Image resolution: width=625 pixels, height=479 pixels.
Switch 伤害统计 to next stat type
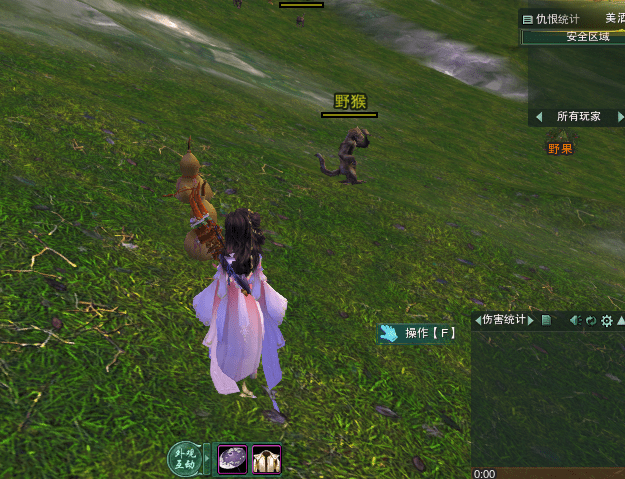point(532,321)
